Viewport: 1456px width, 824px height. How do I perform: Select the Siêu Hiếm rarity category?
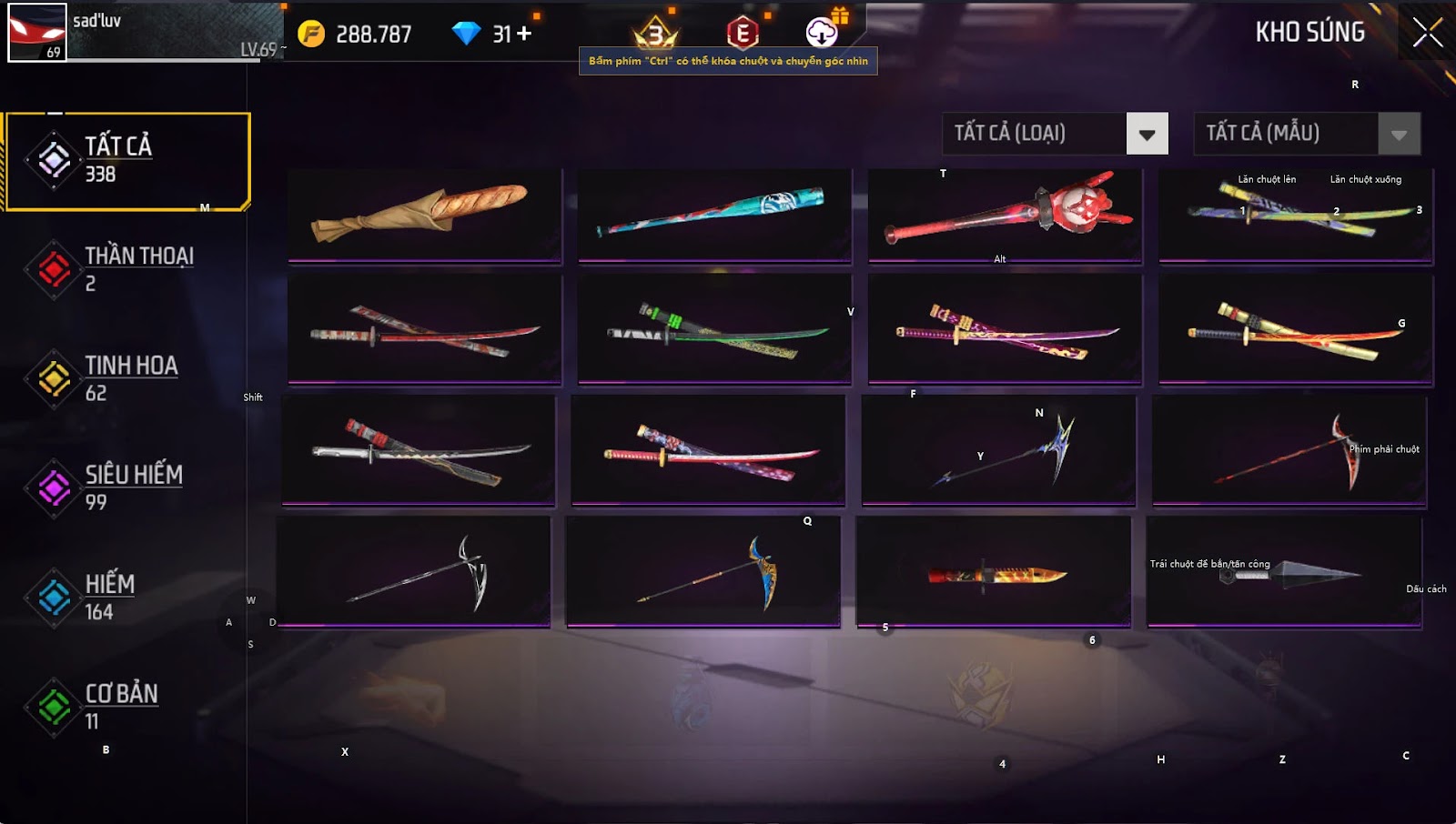[127, 487]
